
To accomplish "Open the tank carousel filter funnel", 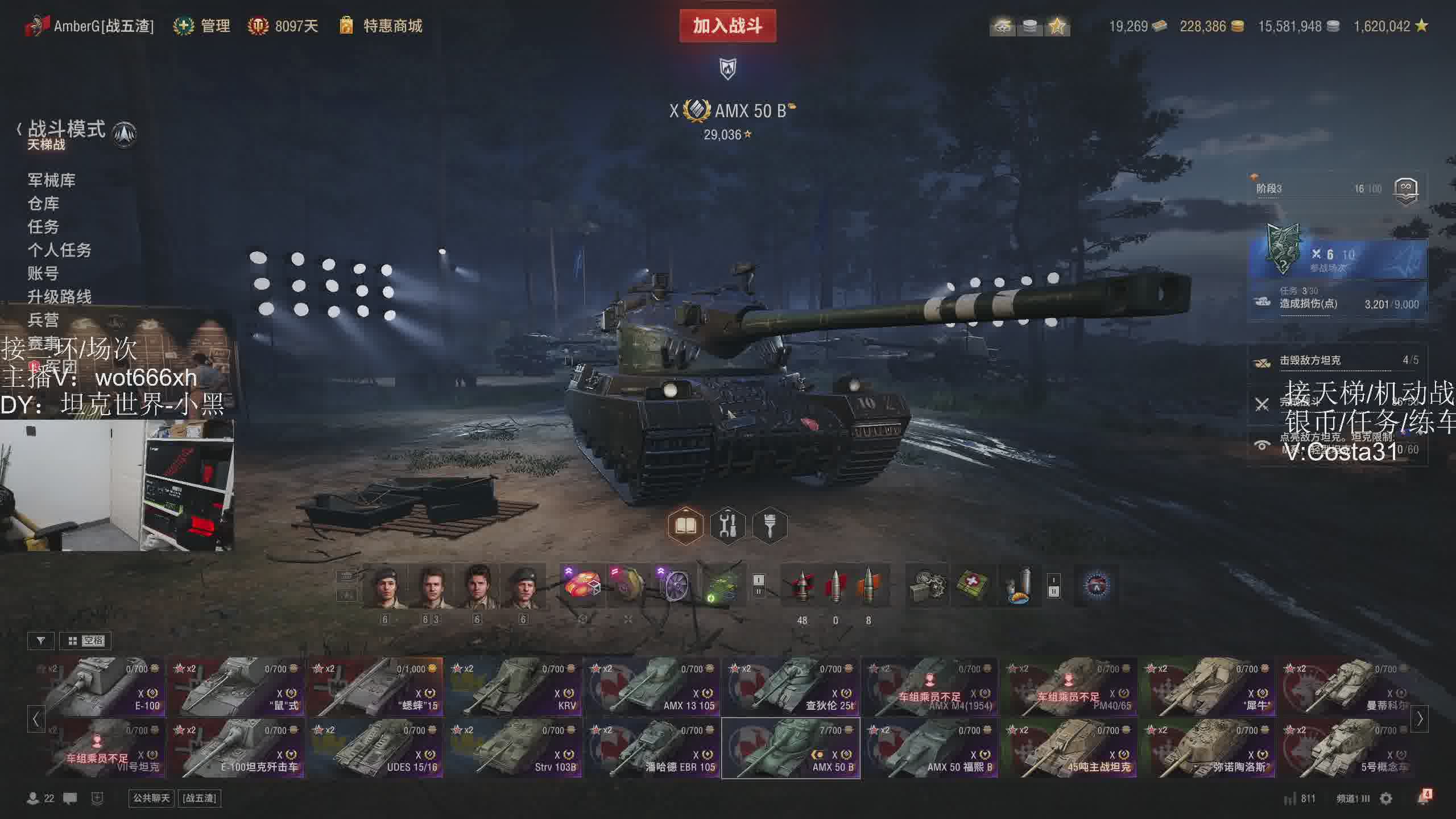I will pyautogui.click(x=40, y=641).
